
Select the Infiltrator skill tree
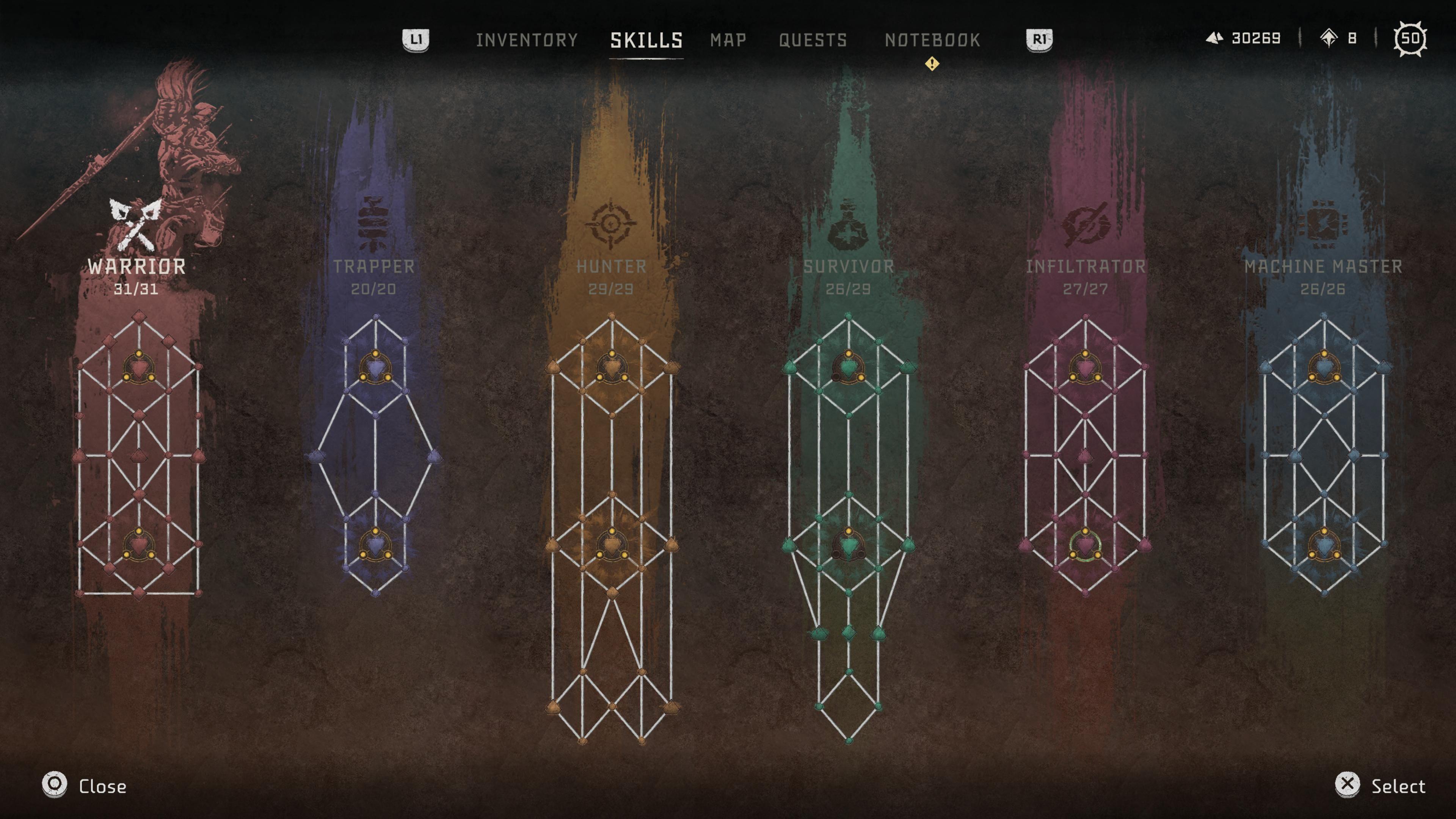point(1085,266)
